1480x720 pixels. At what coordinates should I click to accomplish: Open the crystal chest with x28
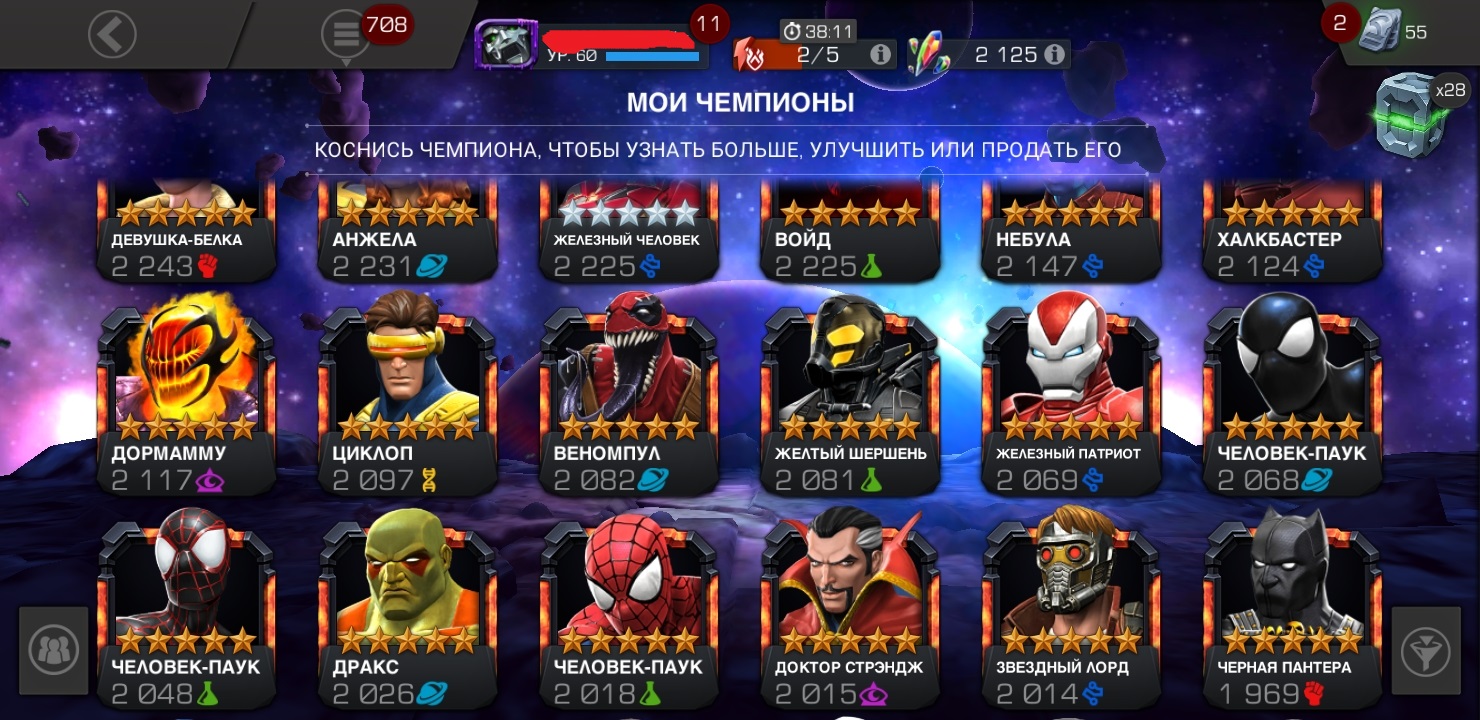tap(1411, 115)
